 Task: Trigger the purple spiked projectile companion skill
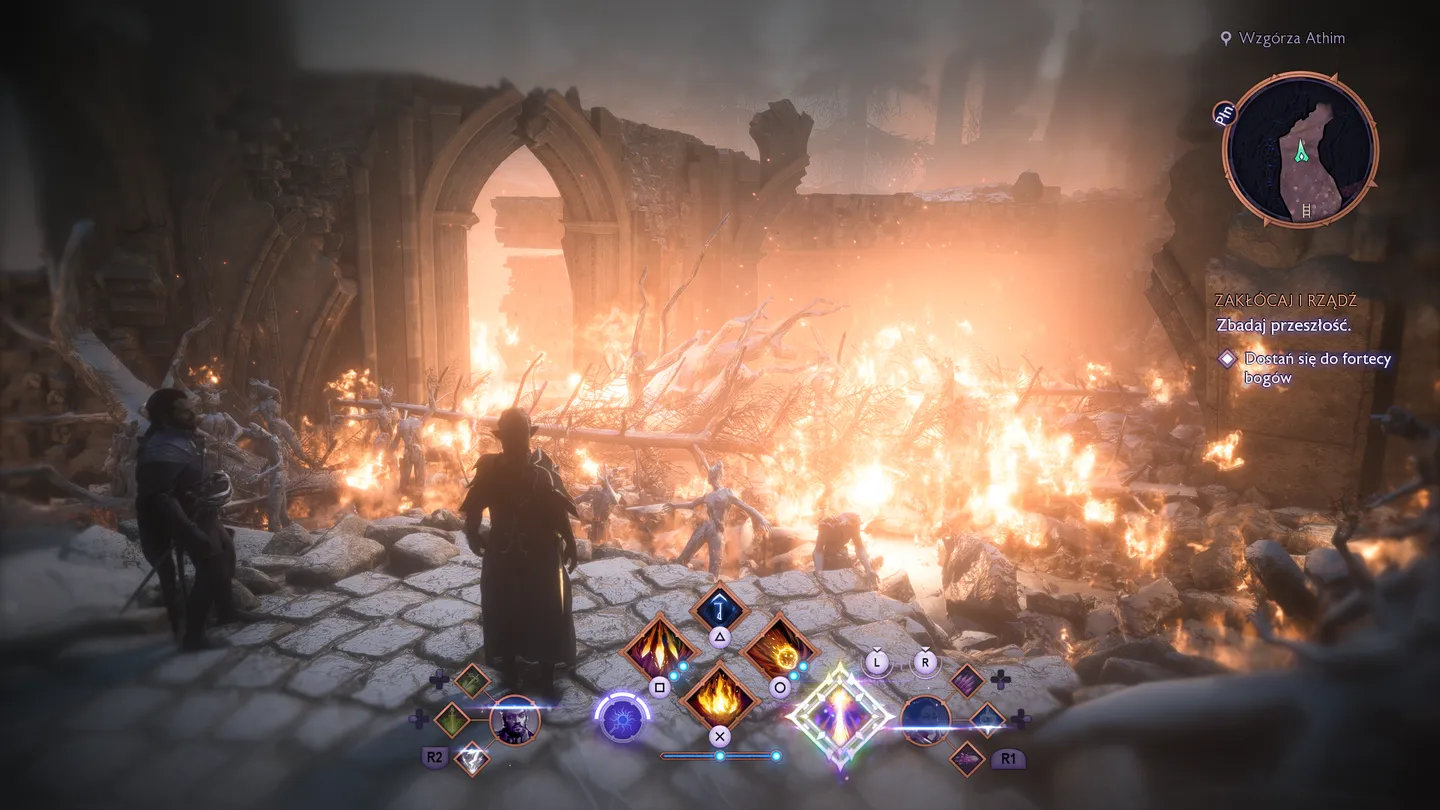click(x=967, y=758)
